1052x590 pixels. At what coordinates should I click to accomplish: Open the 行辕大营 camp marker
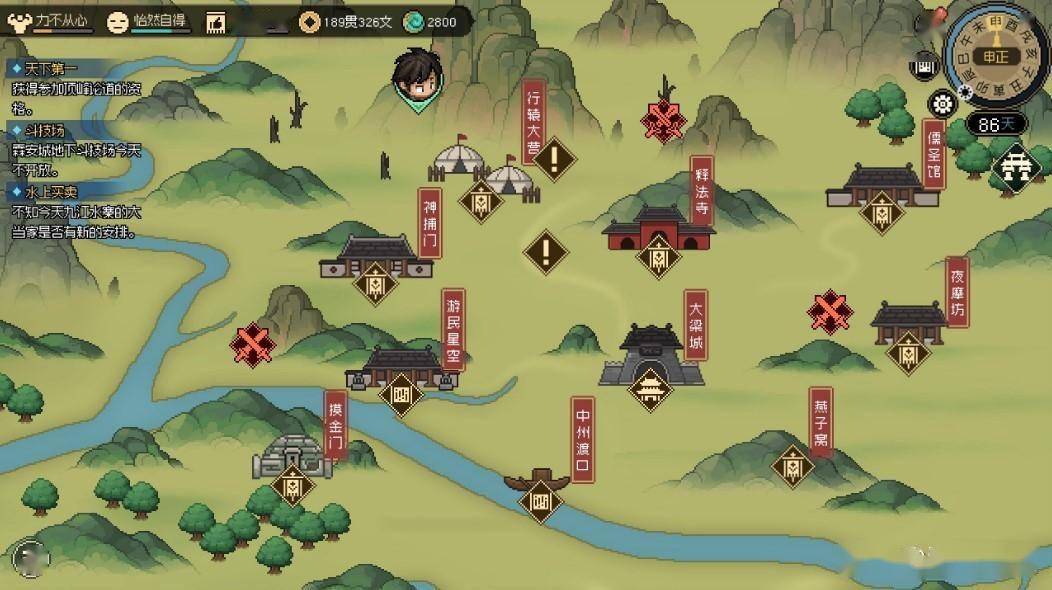point(480,199)
